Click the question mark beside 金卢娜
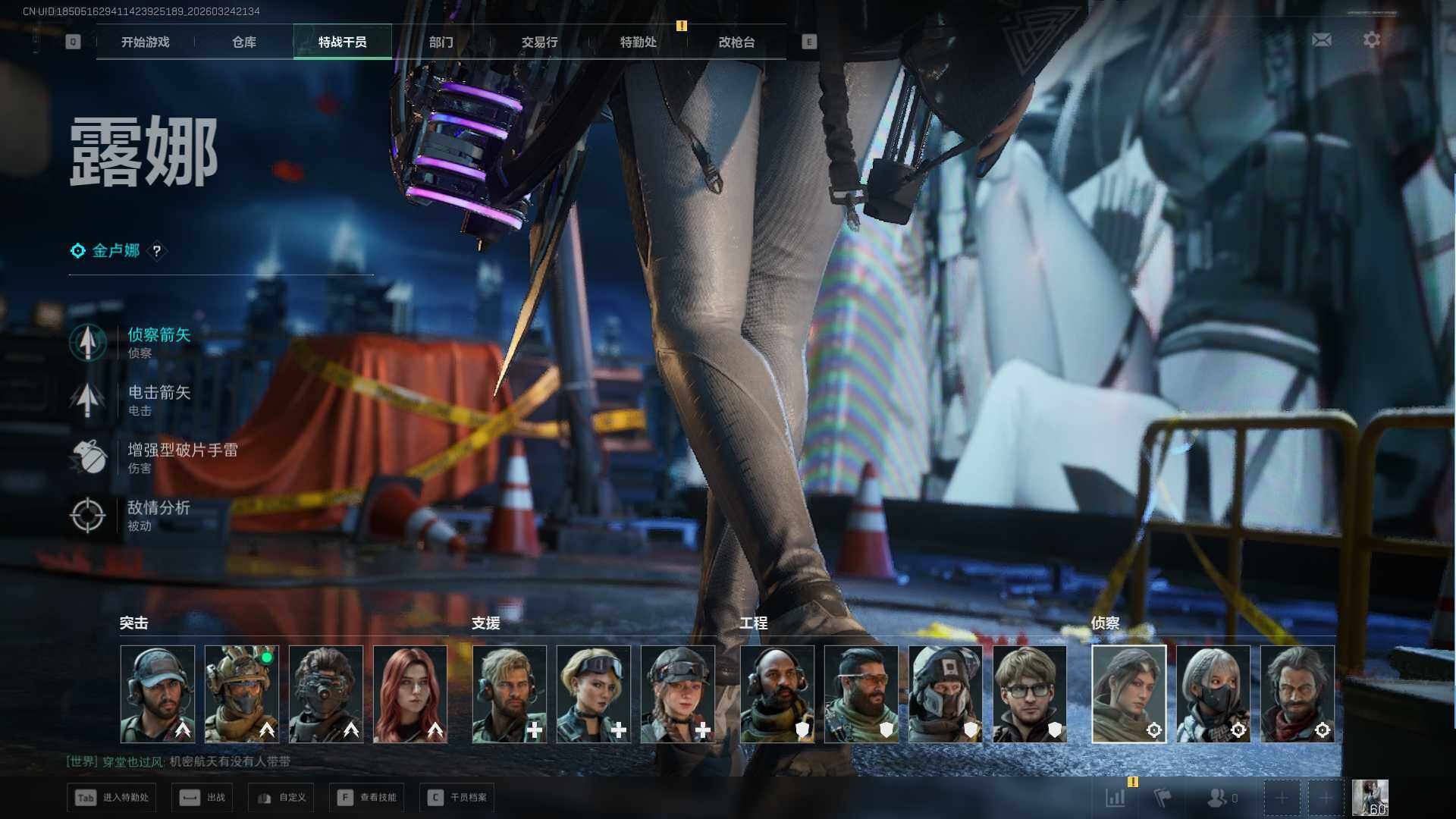The height and width of the screenshot is (819, 1456). 157,251
